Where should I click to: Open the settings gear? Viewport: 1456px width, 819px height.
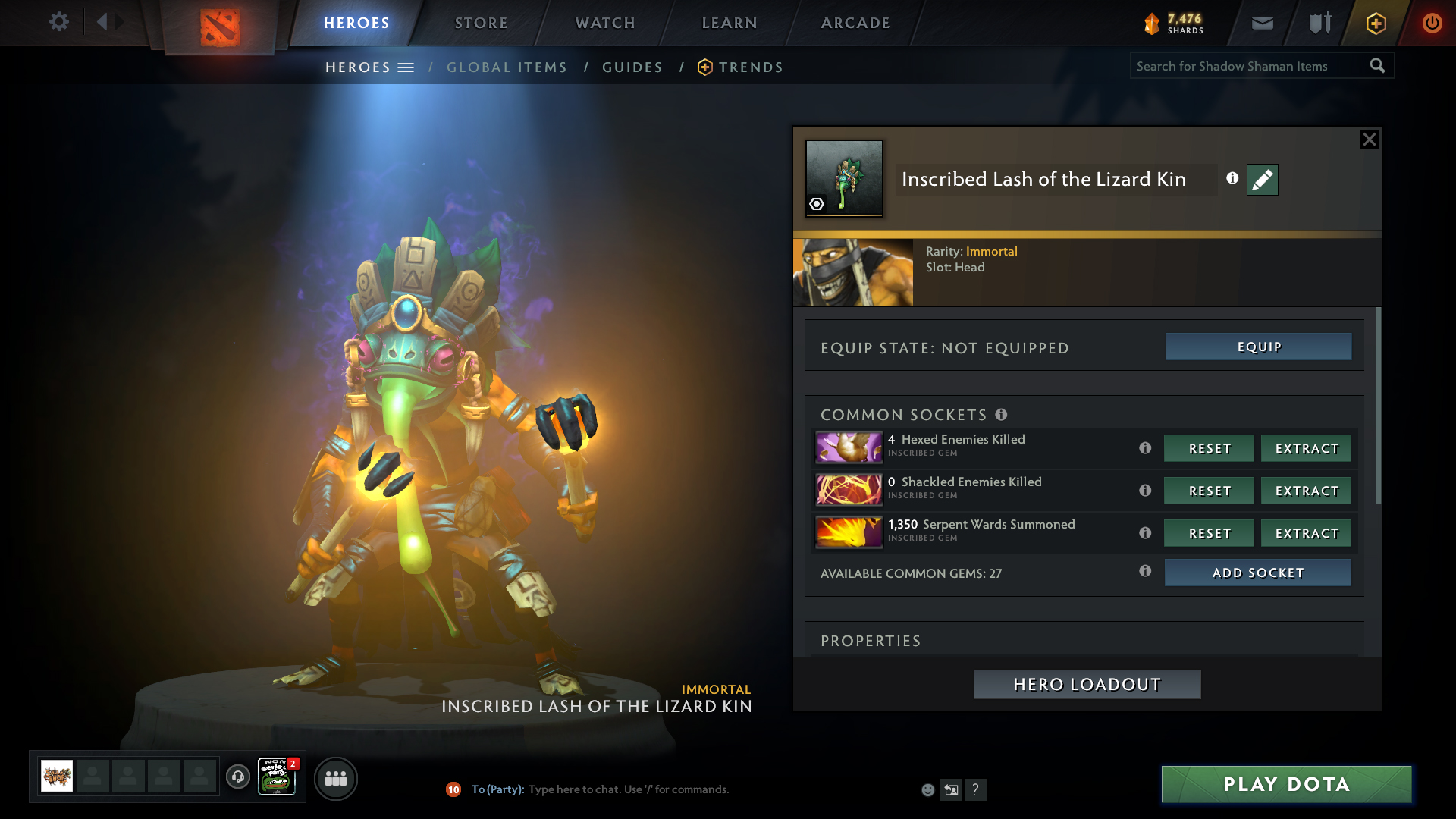coord(58,21)
